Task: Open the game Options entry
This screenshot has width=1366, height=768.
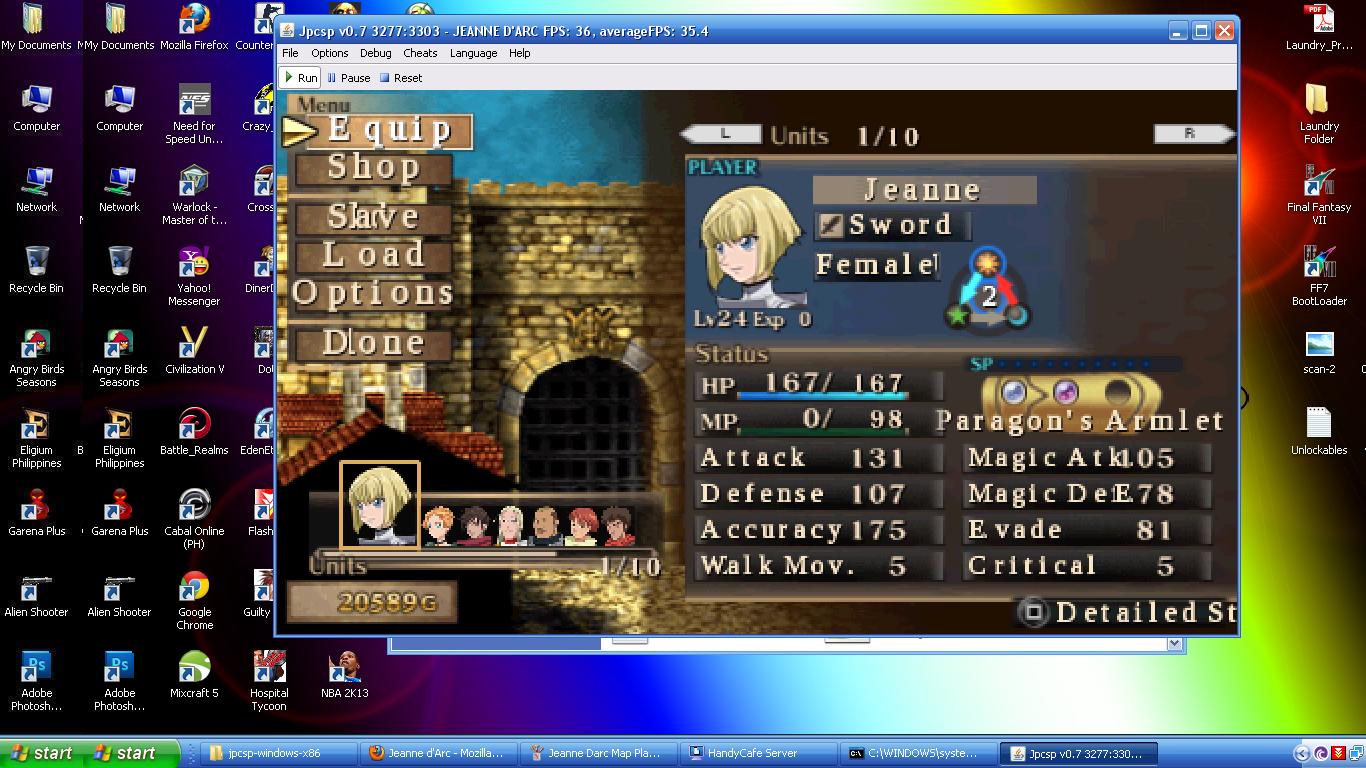Action: pyautogui.click(x=373, y=293)
